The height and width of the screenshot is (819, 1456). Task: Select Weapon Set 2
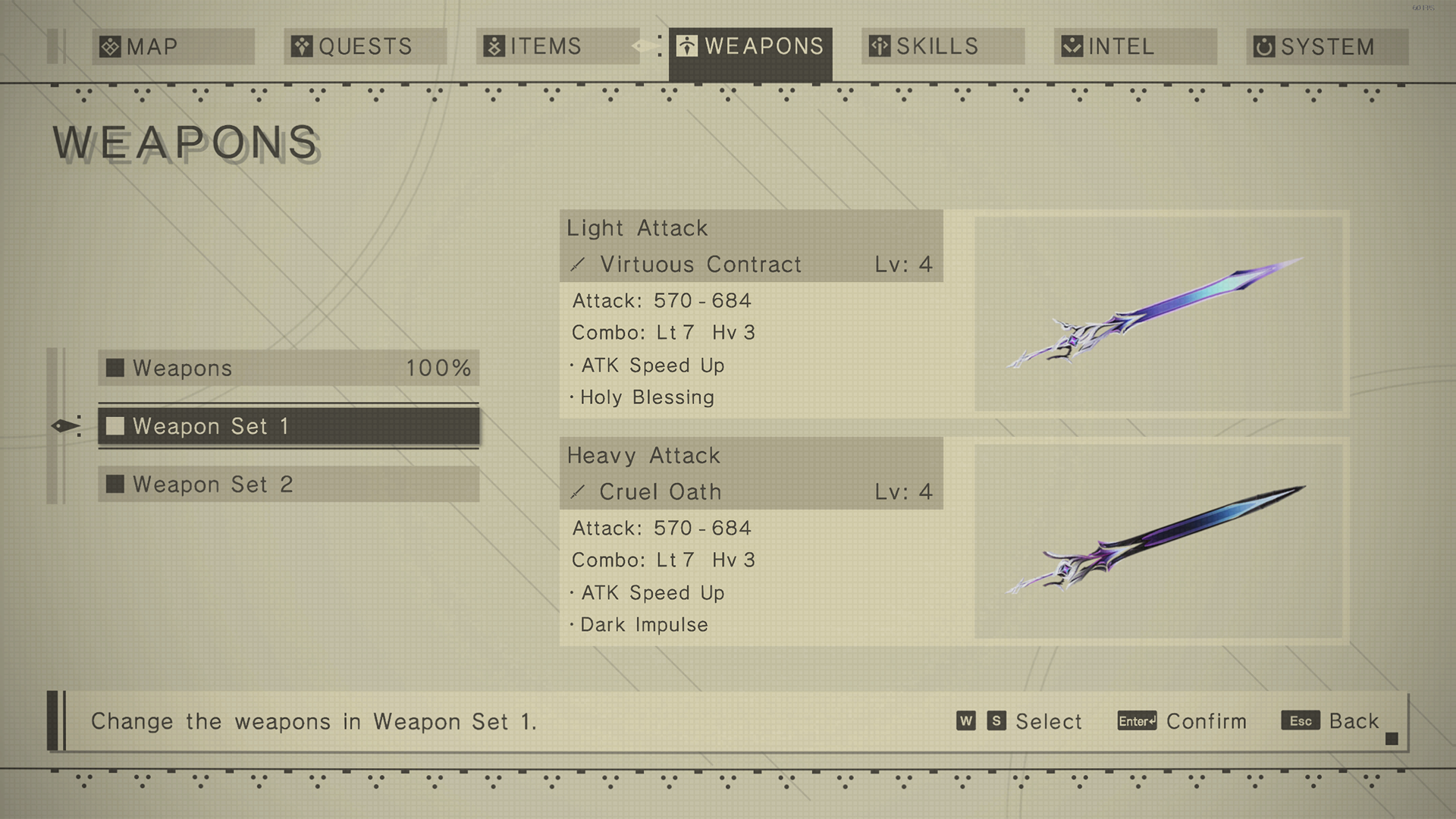click(x=288, y=485)
